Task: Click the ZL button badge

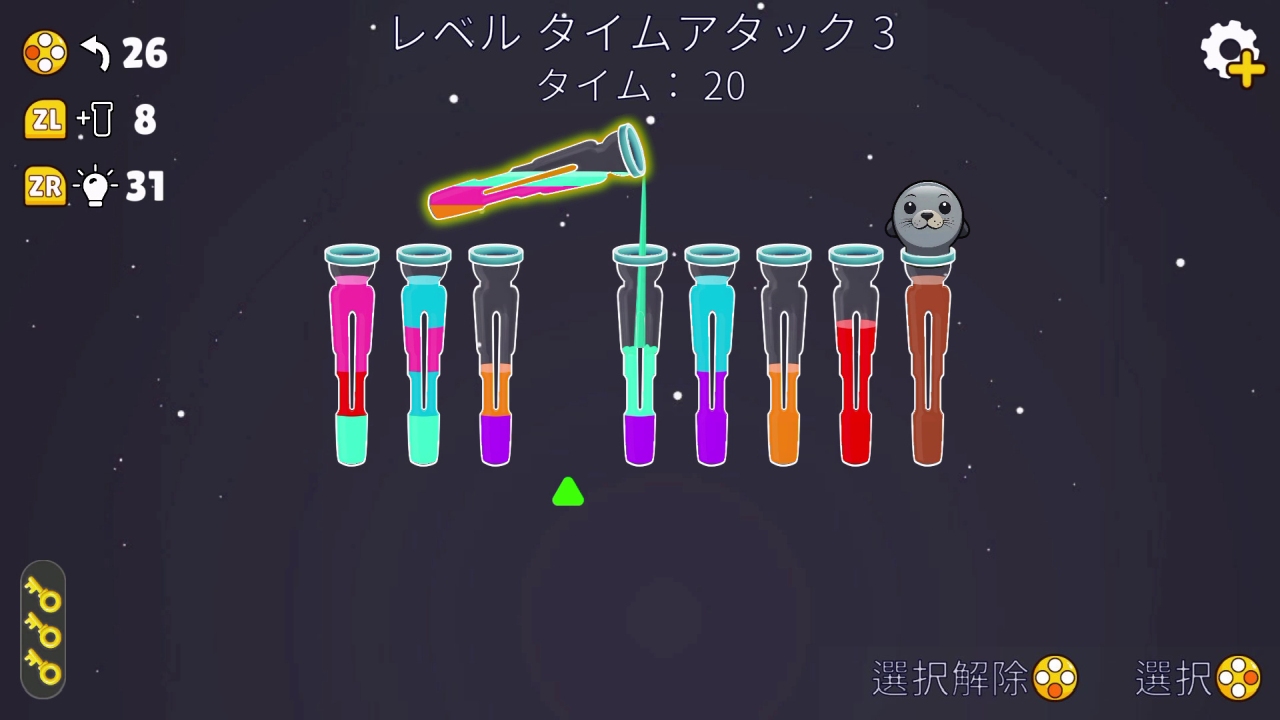Action: [x=44, y=119]
